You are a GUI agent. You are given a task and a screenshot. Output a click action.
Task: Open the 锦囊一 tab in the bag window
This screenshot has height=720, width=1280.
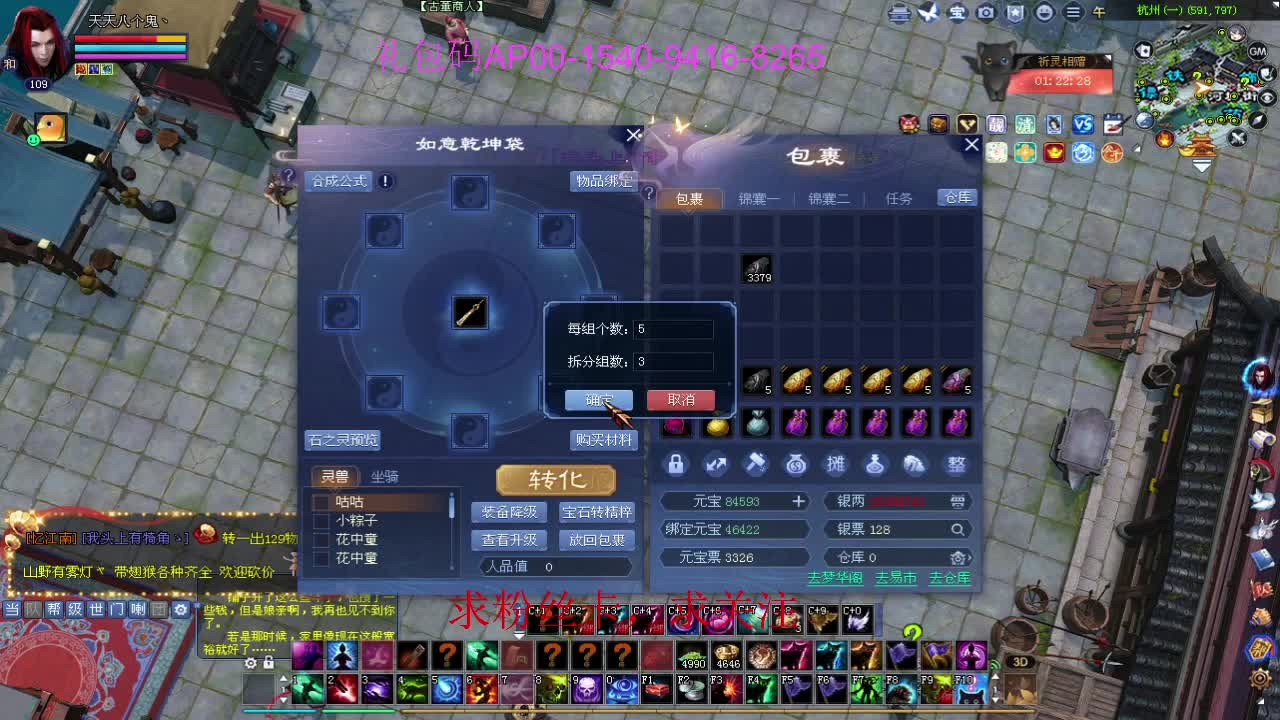pos(761,198)
